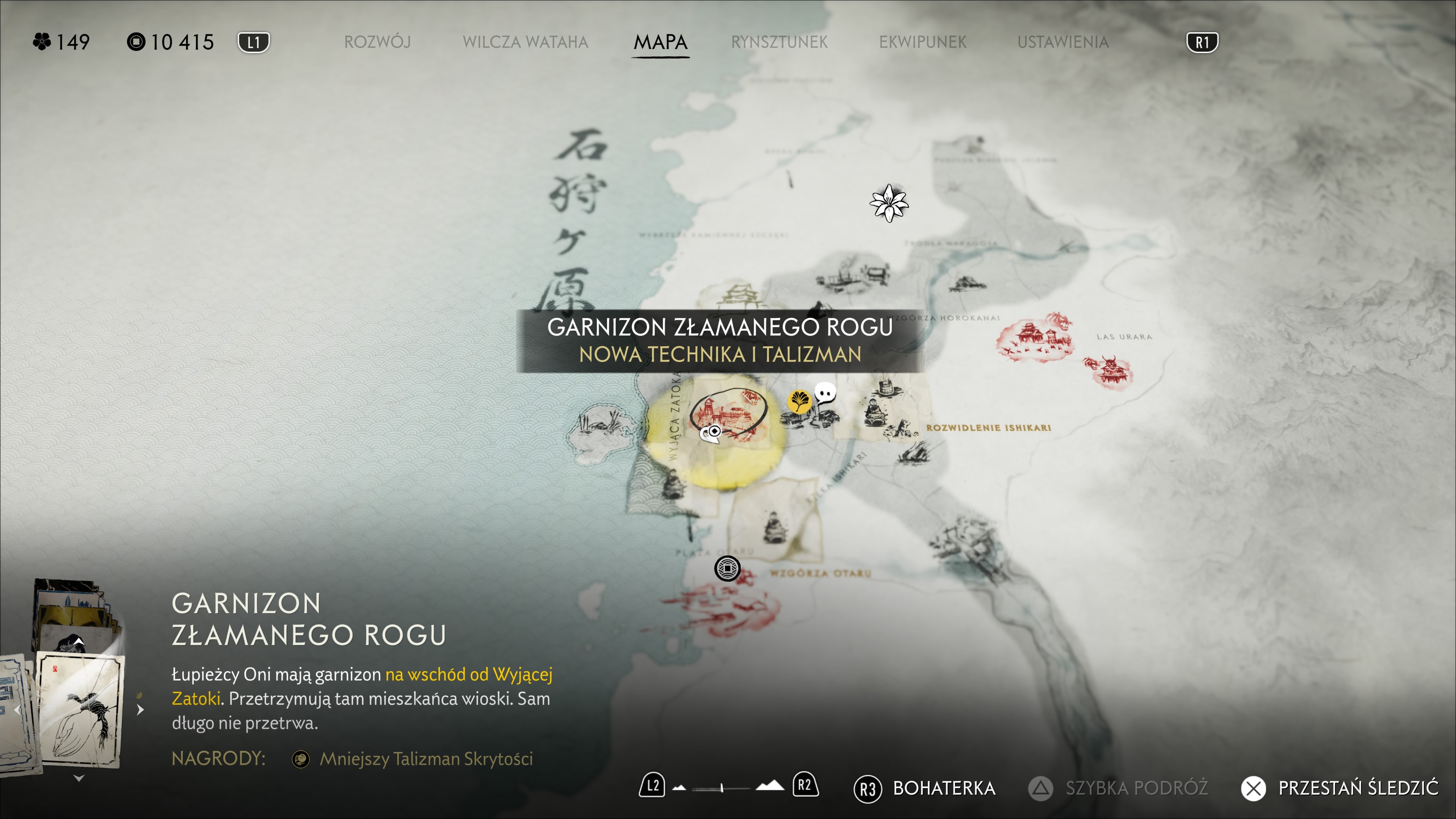
Task: Show the next quest card with right arrow
Action: click(140, 709)
